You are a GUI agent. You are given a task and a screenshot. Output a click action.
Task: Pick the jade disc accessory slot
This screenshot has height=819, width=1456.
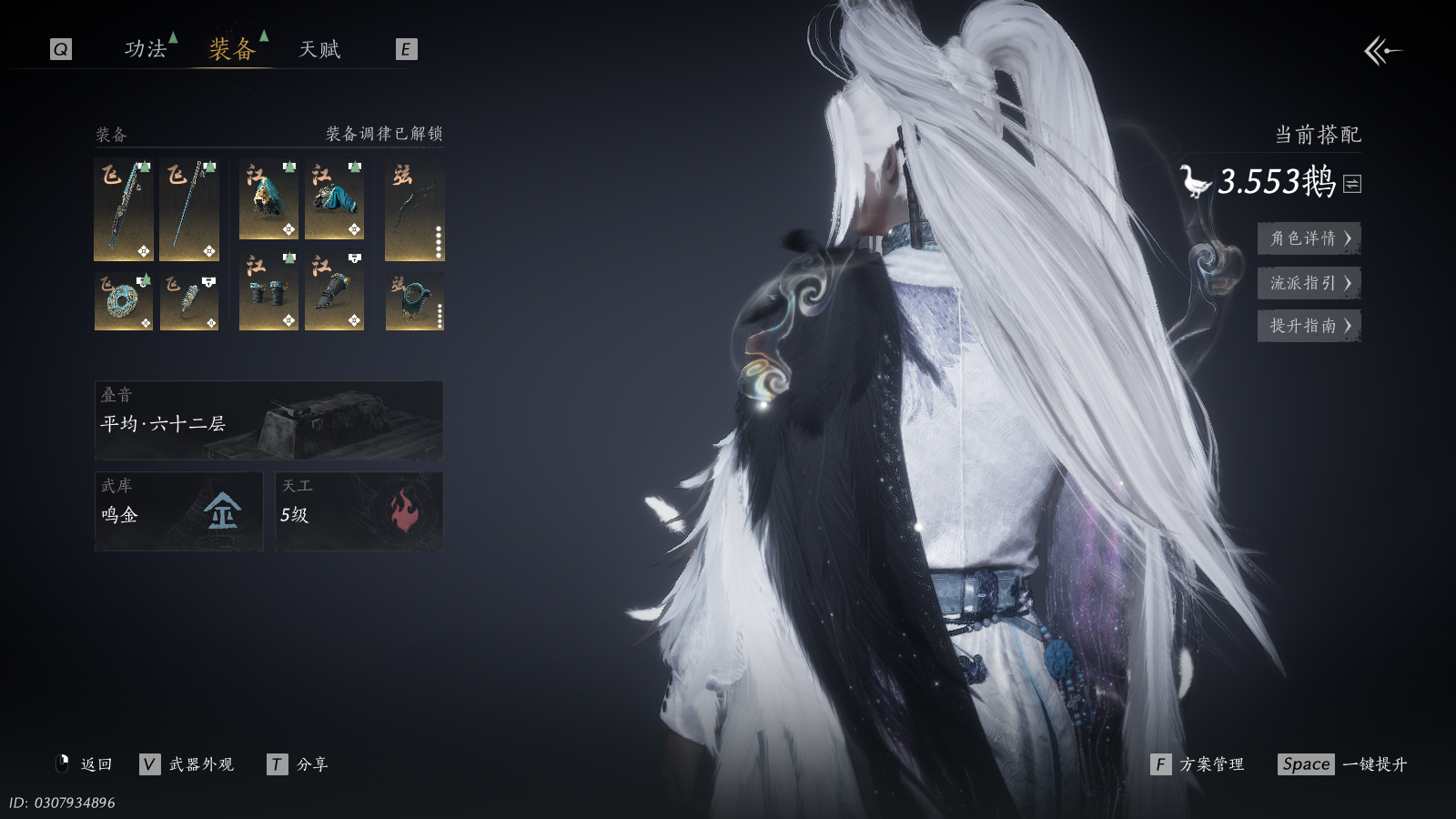tap(124, 301)
